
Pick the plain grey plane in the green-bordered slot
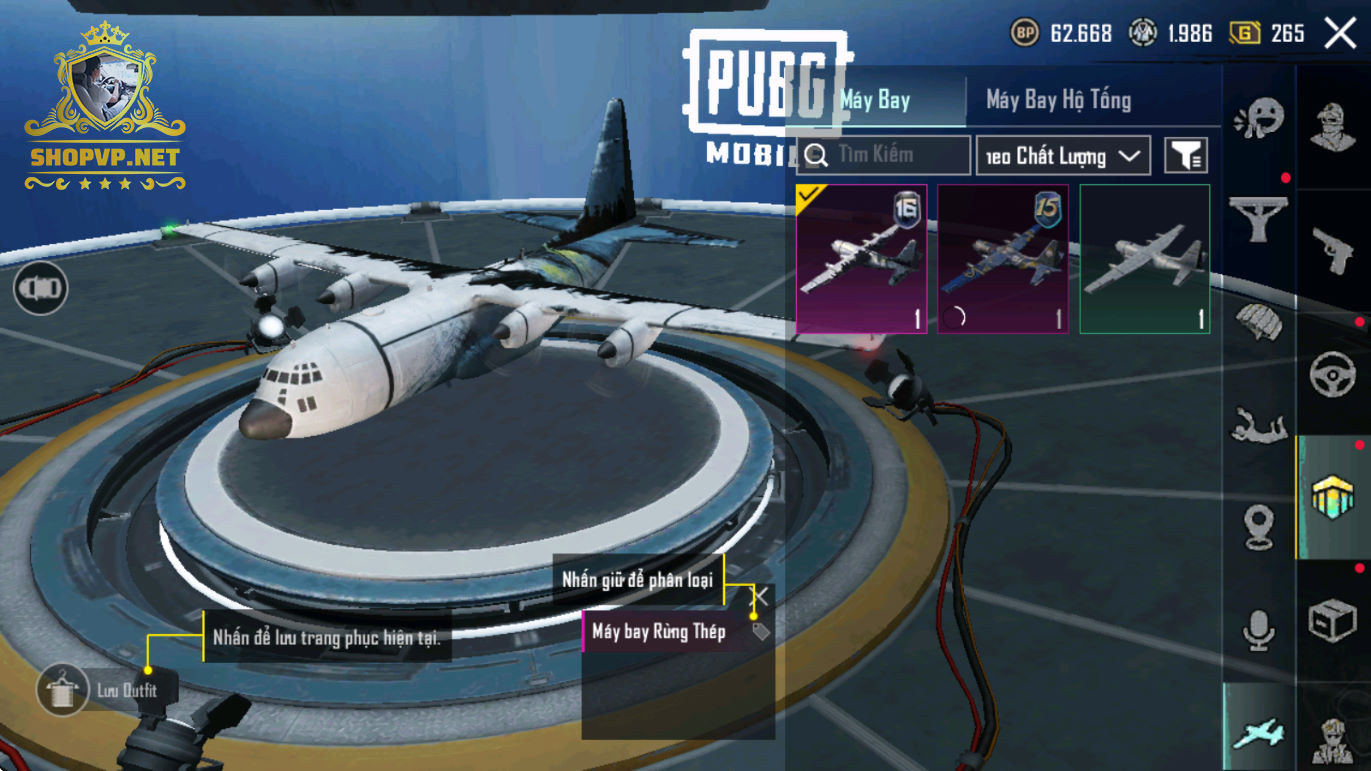1145,259
